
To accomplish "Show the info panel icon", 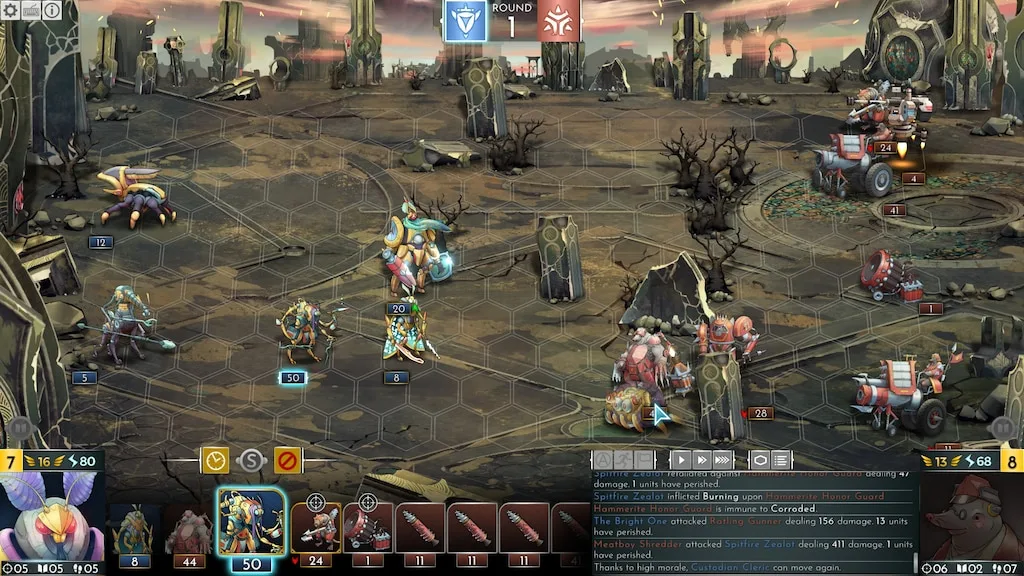I will pos(51,10).
